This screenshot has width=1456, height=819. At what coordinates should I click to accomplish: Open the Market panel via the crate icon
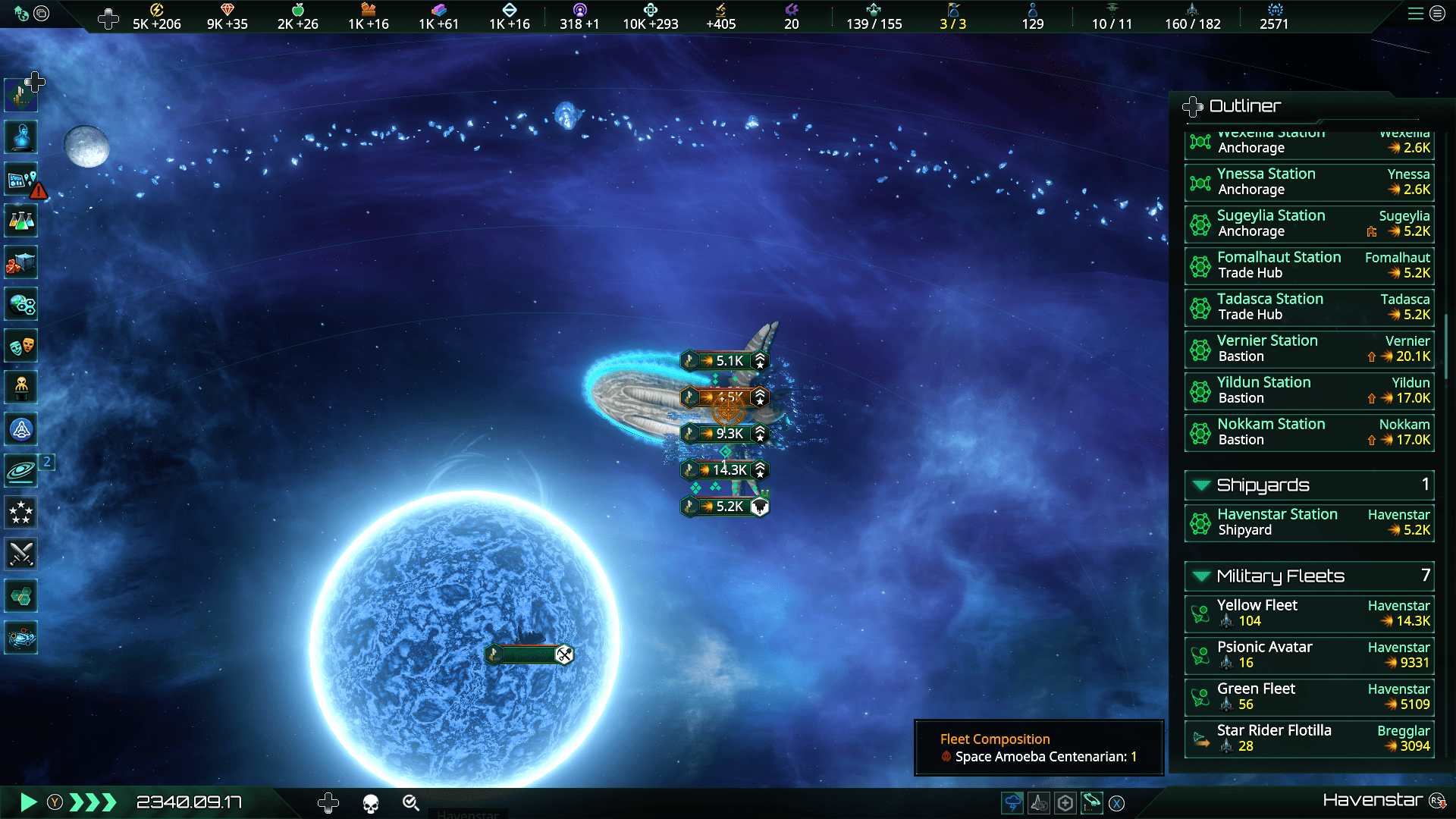pos(20,262)
